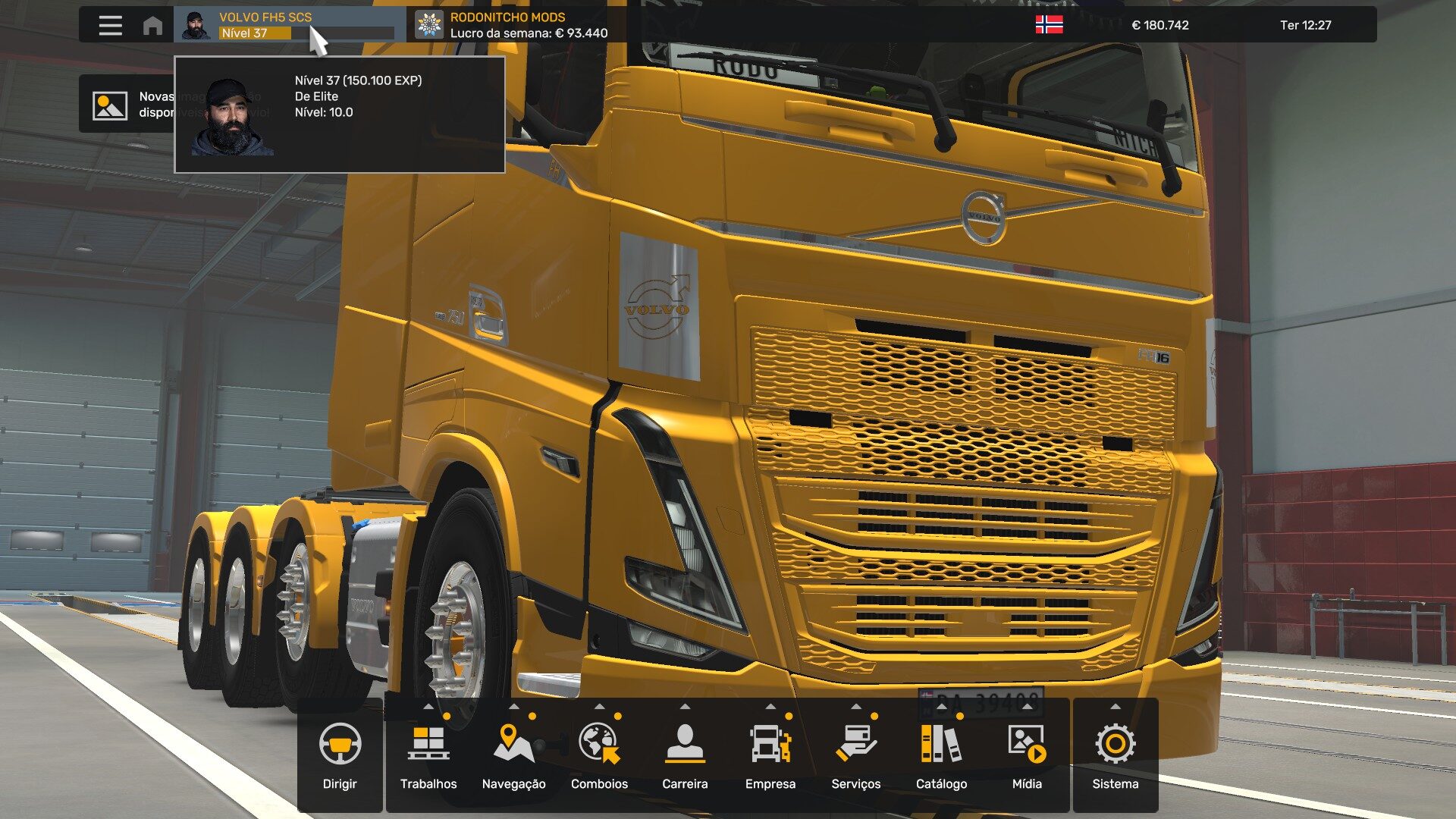This screenshot has height=819, width=1456.
Task: Open the Rodonitcho Mods company panel
Action: point(516,25)
